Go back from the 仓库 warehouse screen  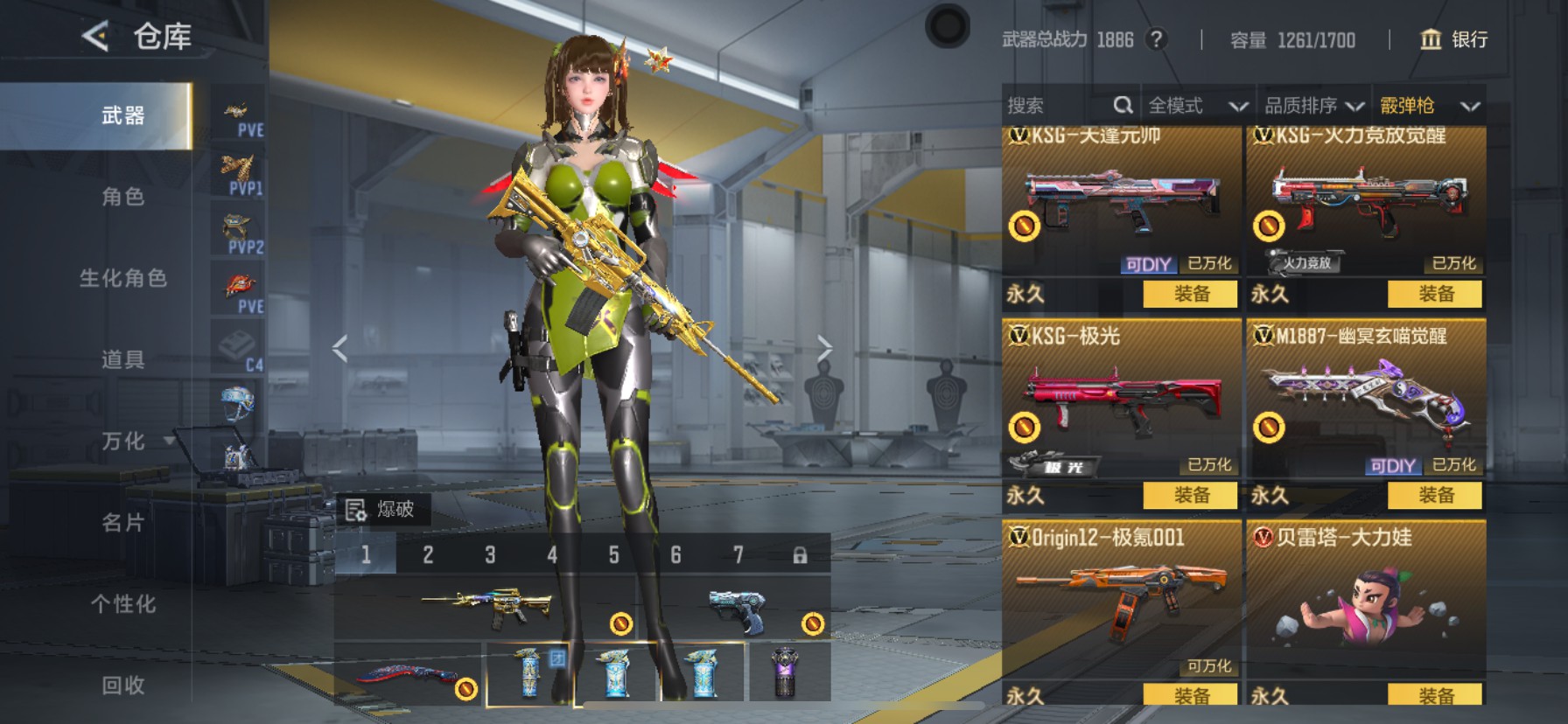pyautogui.click(x=95, y=36)
